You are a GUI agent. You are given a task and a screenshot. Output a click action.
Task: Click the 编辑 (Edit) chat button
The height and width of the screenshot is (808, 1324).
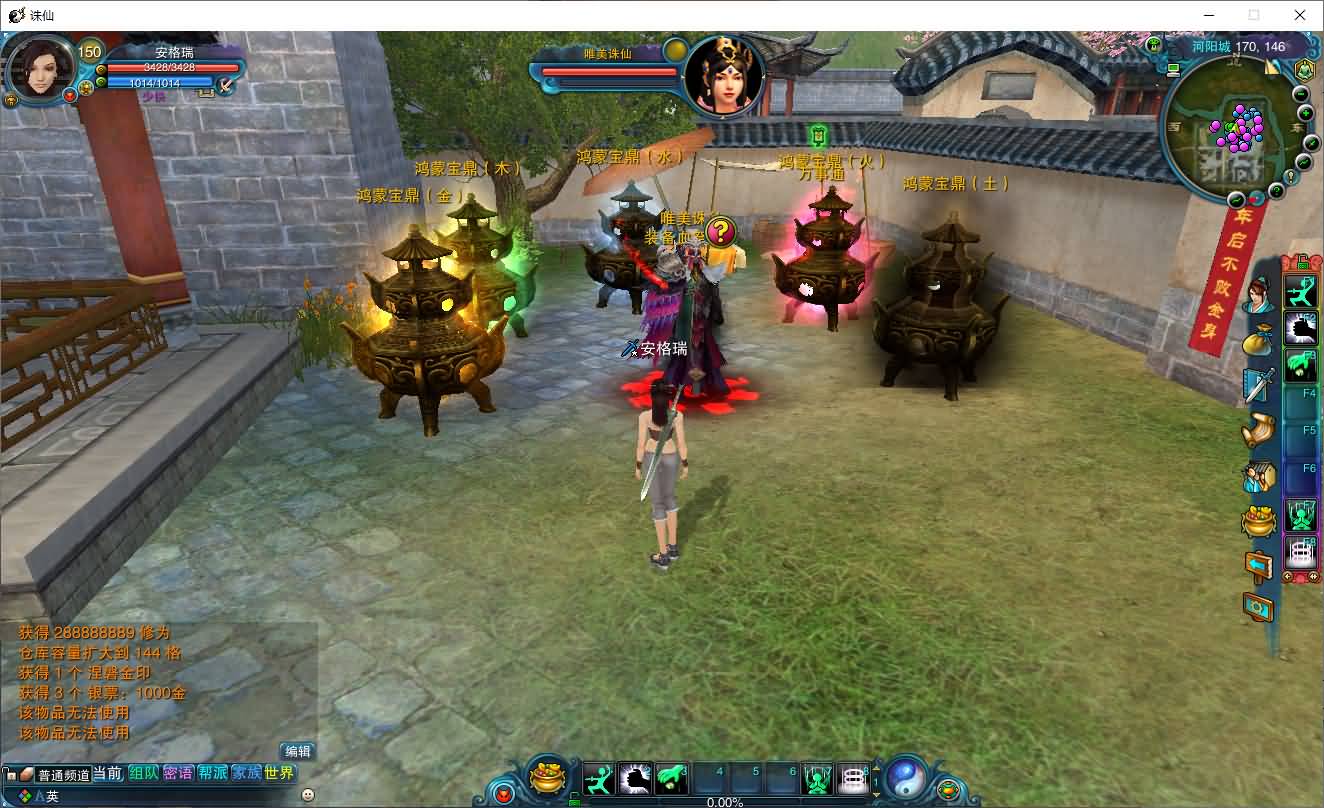click(297, 751)
